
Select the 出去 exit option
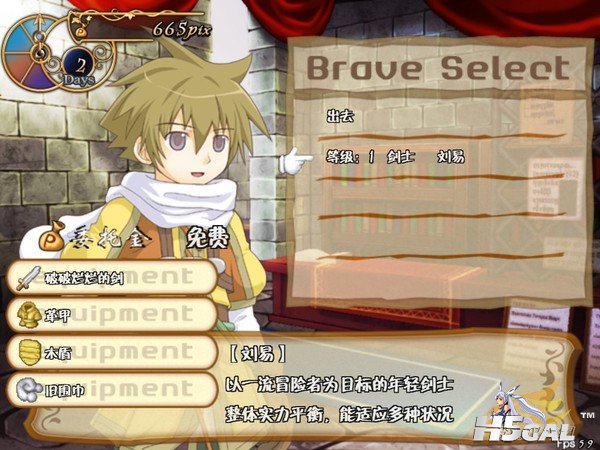(341, 117)
